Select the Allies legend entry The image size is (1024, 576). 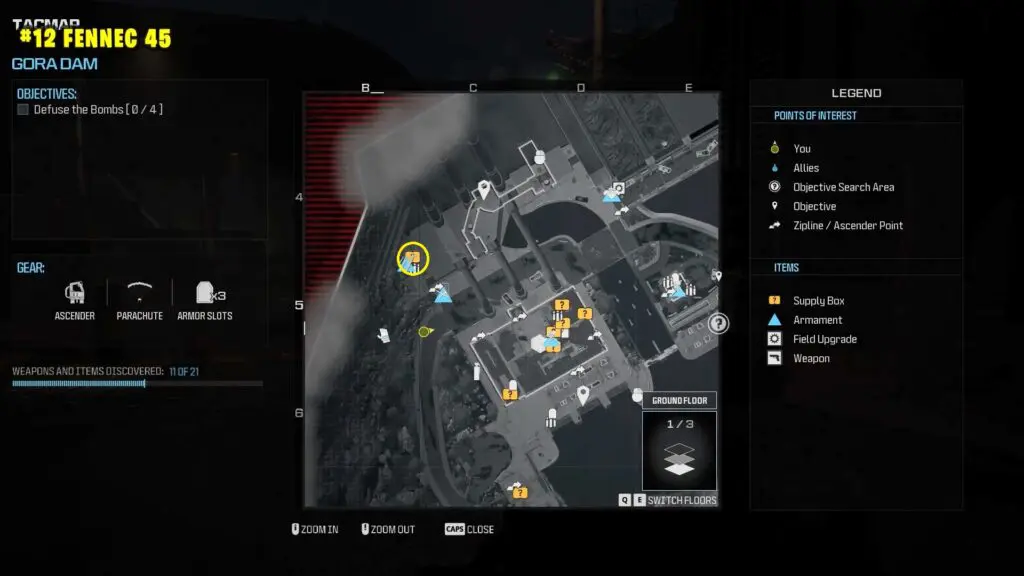805,168
